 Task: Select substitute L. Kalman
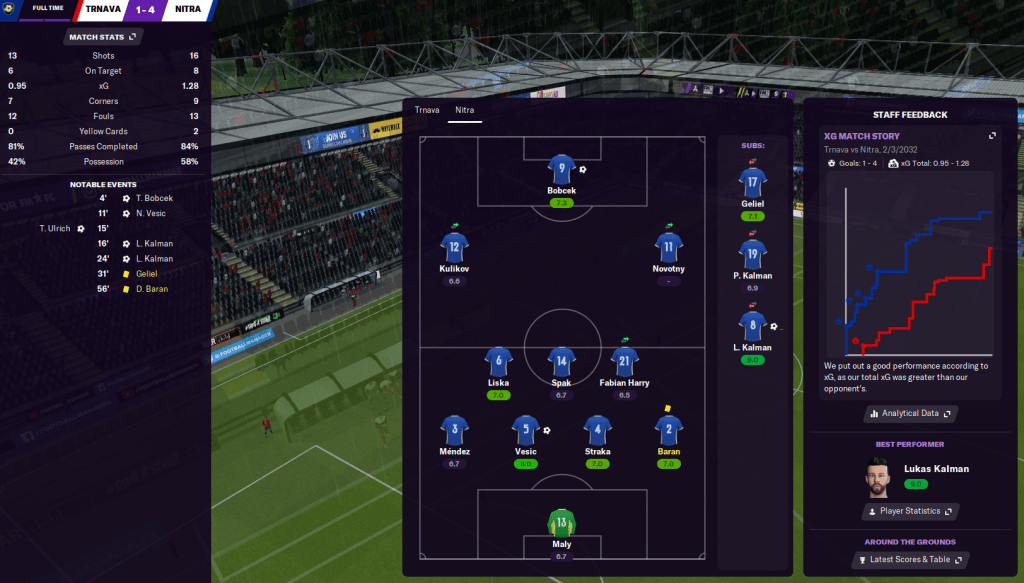click(753, 325)
